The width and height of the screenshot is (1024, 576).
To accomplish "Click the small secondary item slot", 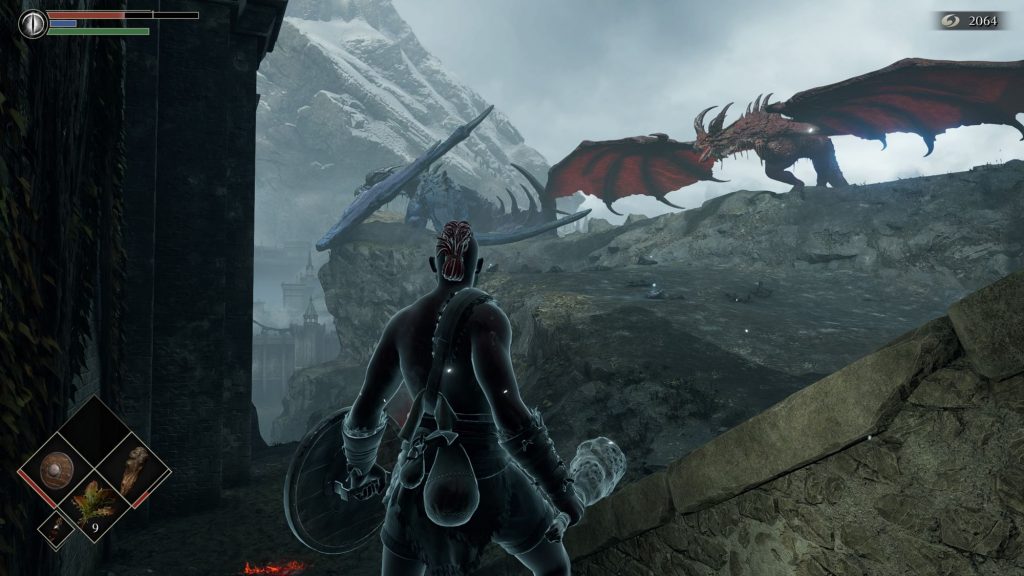I will click(58, 529).
